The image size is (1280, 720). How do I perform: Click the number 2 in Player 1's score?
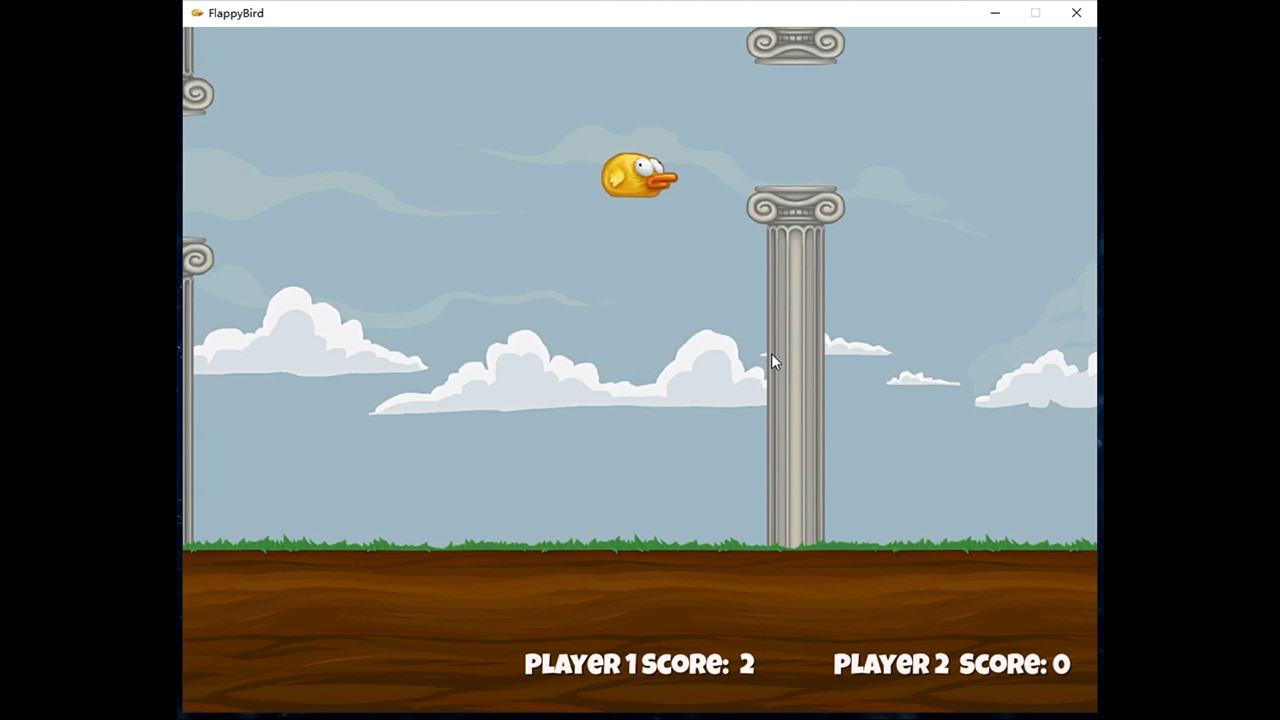[x=747, y=663]
